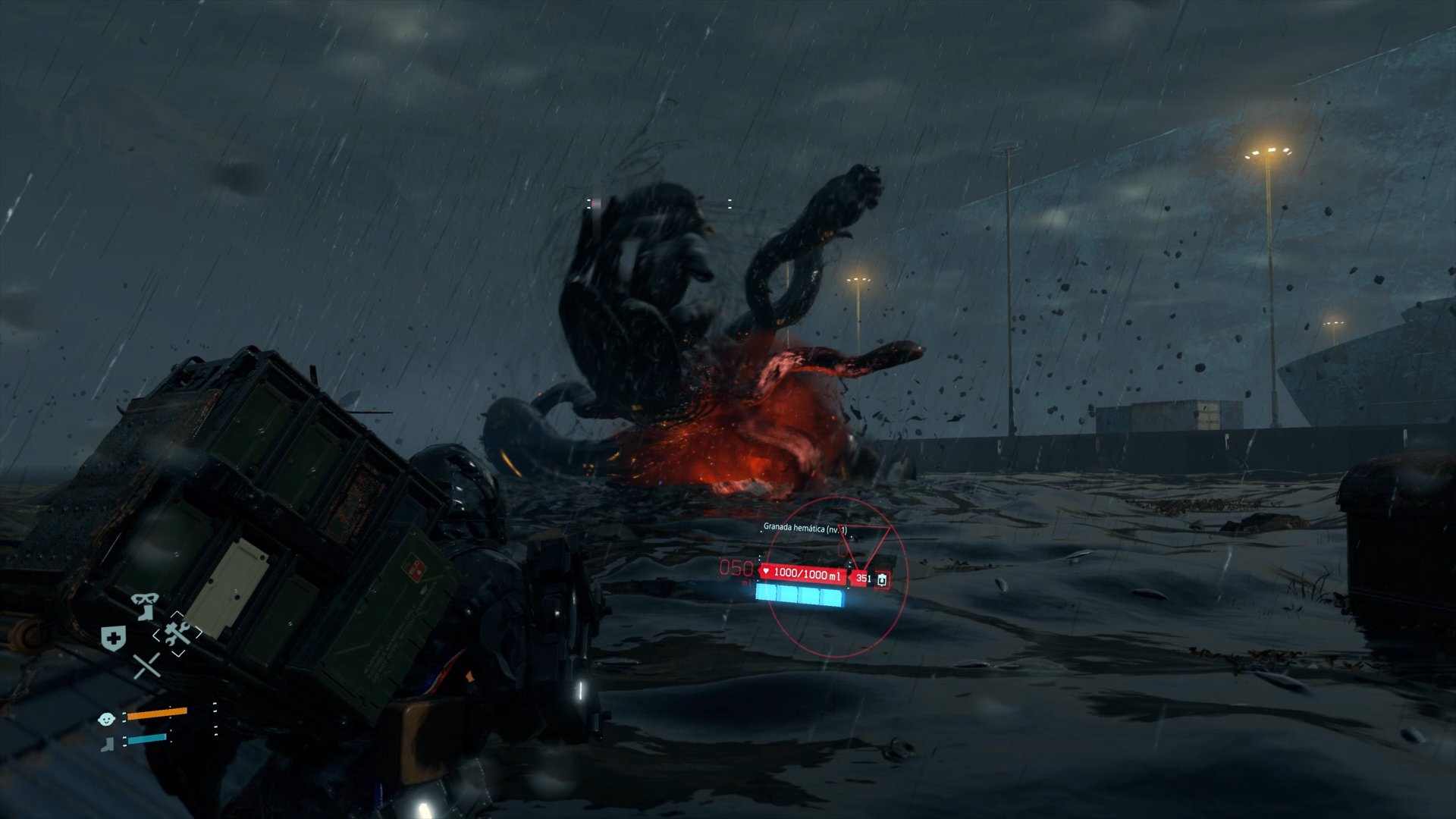Click the X-shaped empty weapon slot icon
1456x819 pixels.
[146, 667]
